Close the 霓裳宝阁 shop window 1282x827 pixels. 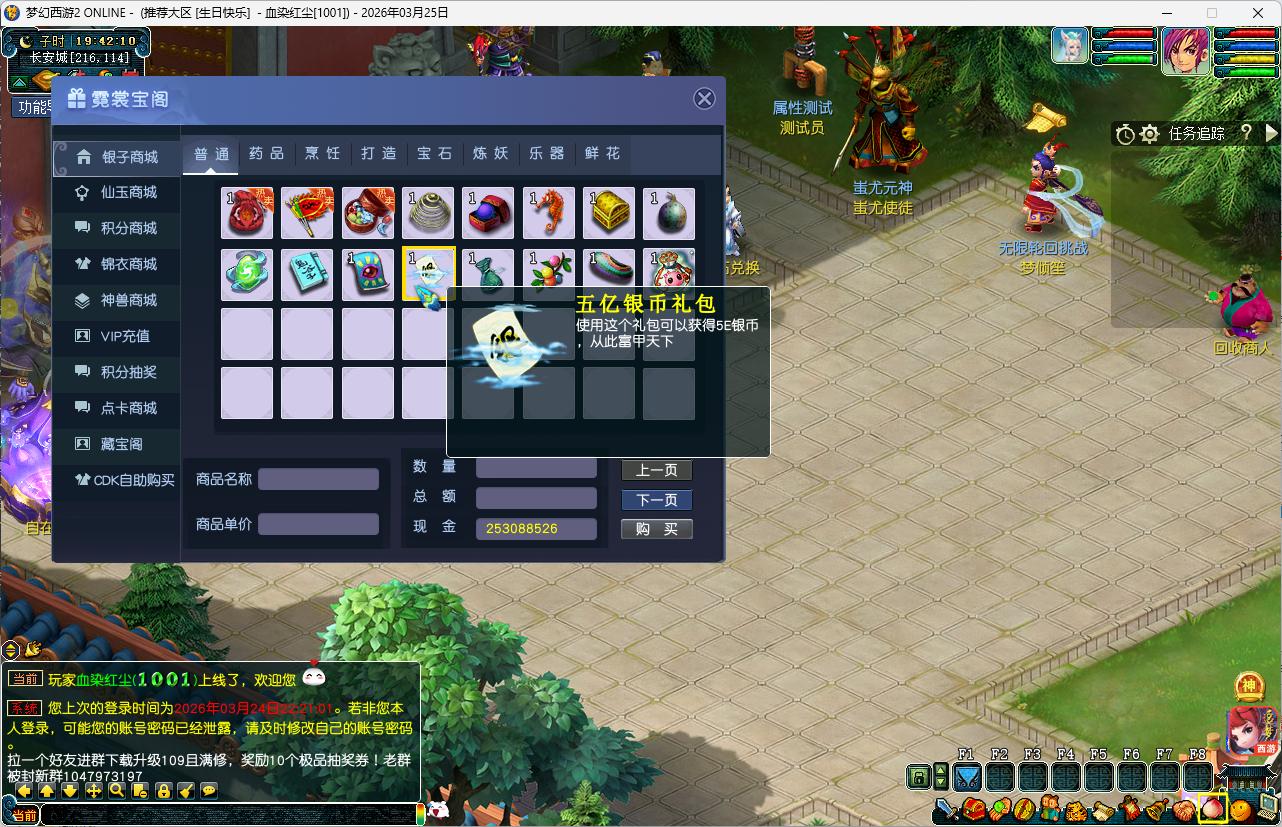point(704,98)
